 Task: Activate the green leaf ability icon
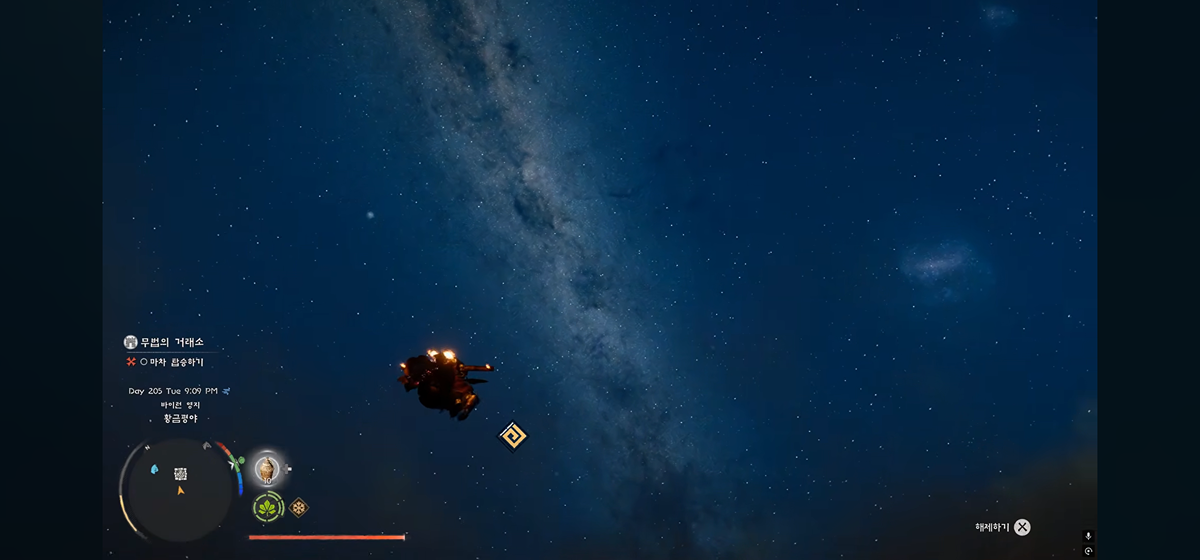click(267, 507)
